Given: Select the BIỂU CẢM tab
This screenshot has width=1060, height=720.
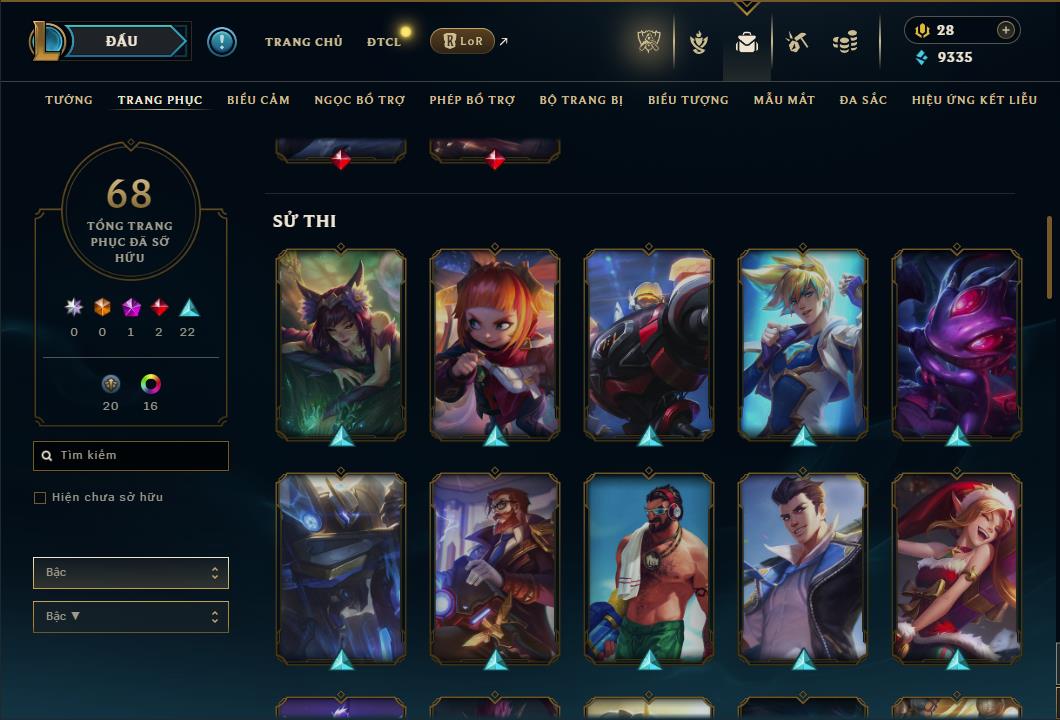Looking at the screenshot, I should click(258, 100).
